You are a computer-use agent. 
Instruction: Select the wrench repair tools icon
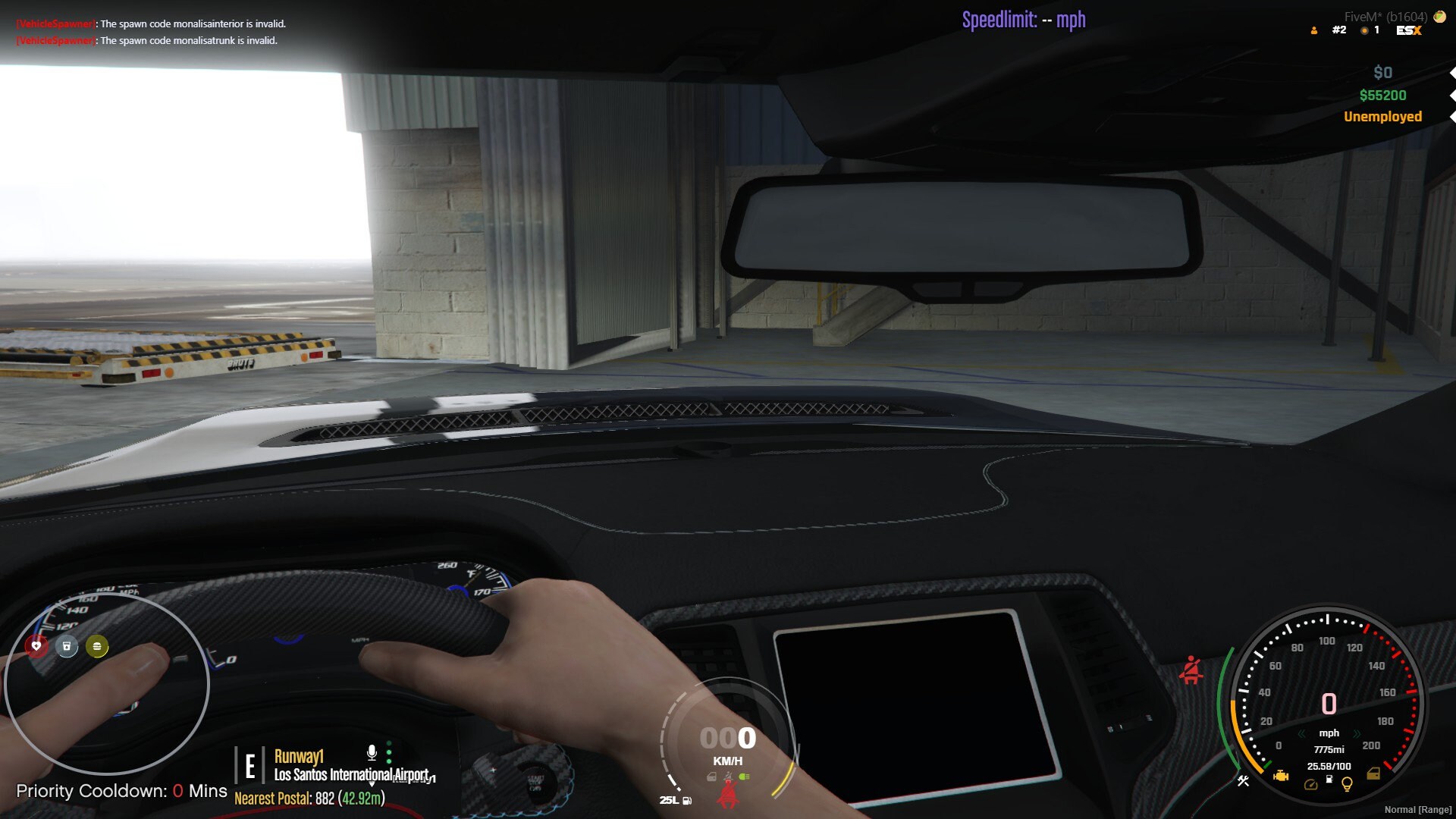1244,781
